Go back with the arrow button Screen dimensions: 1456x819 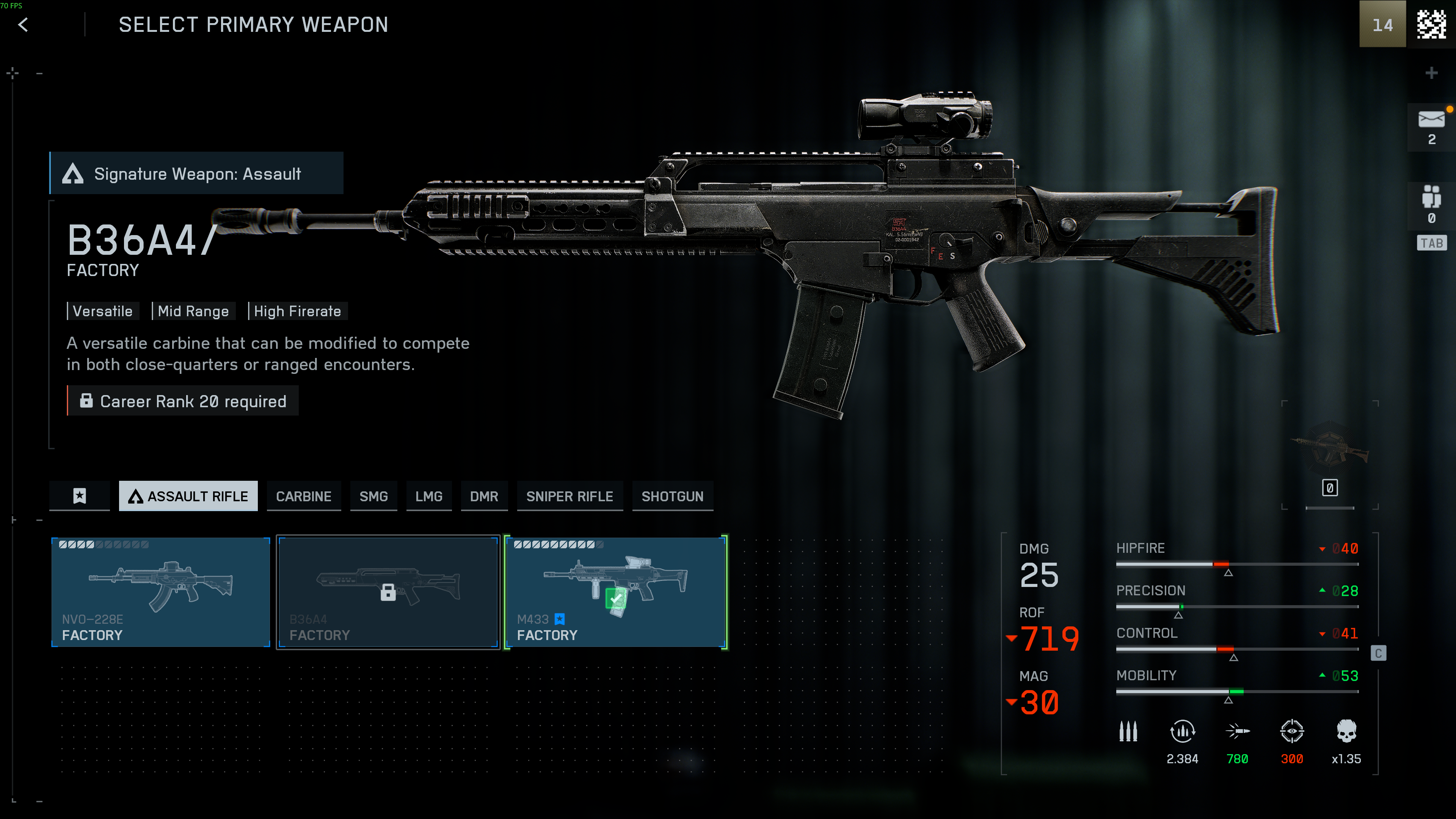point(23,25)
